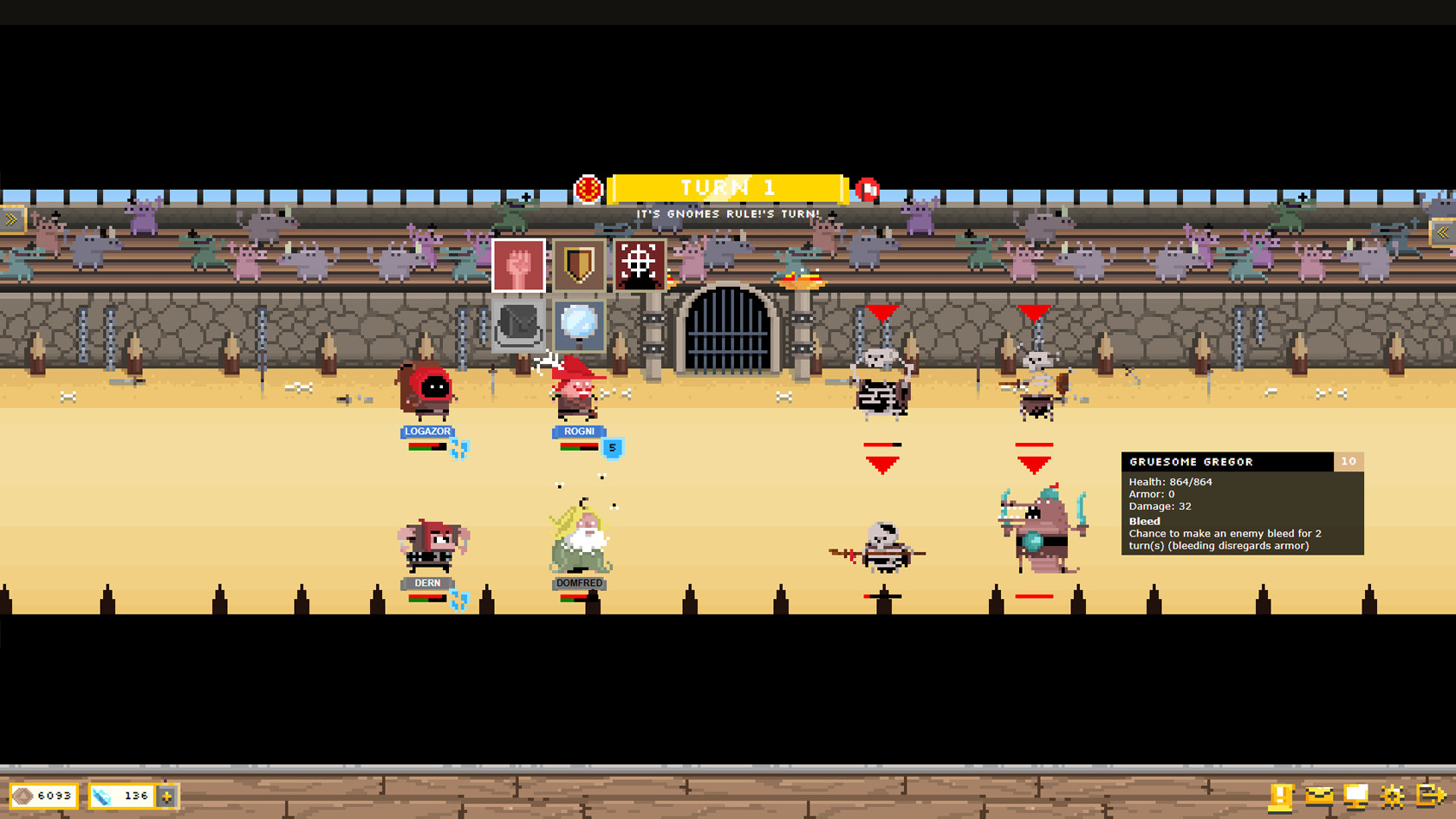This screenshot has width=1456, height=819.
Task: Click the gold coin counter showing 6093
Action: [x=42, y=795]
